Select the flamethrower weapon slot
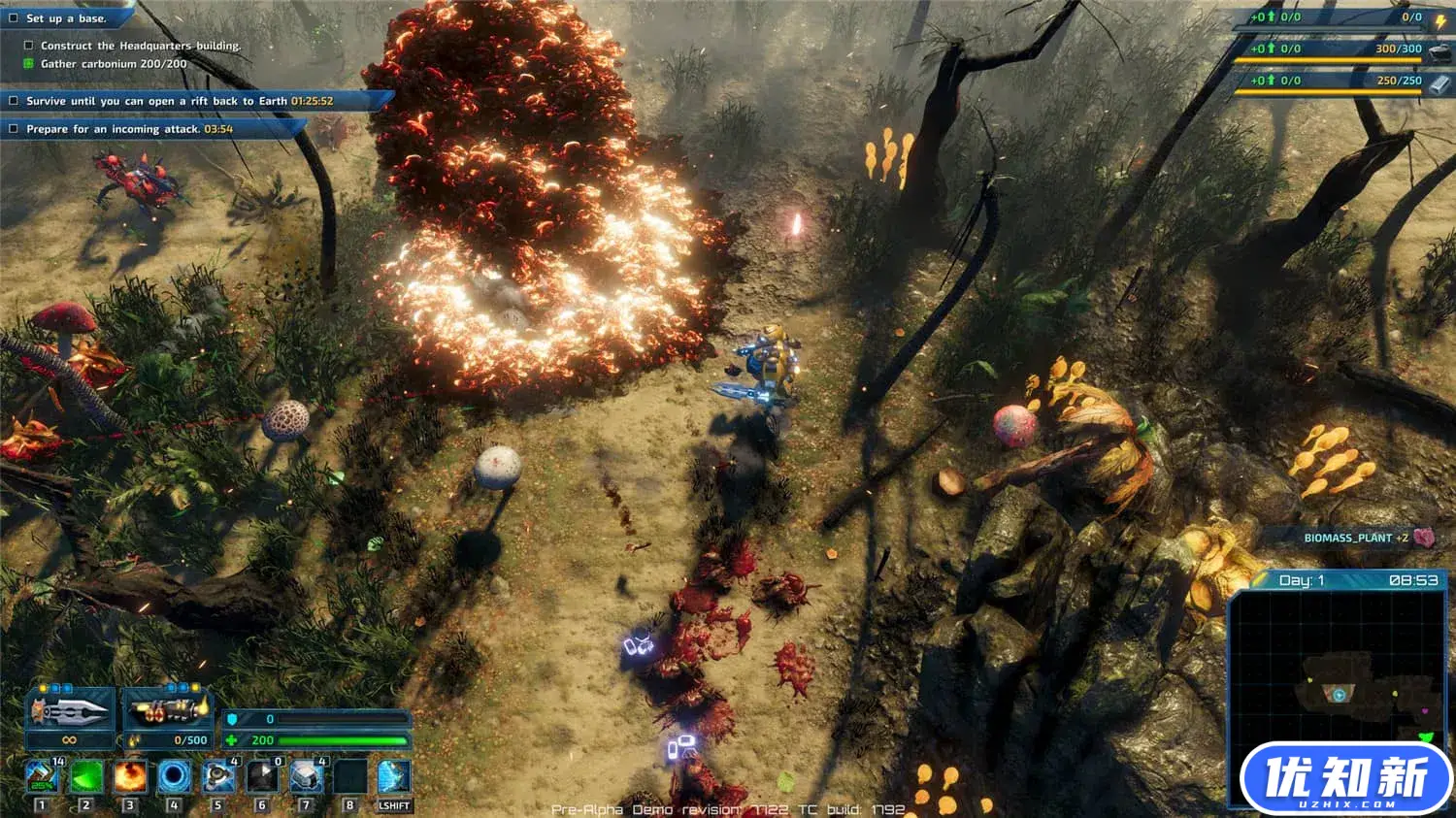1456x818 pixels. (167, 712)
